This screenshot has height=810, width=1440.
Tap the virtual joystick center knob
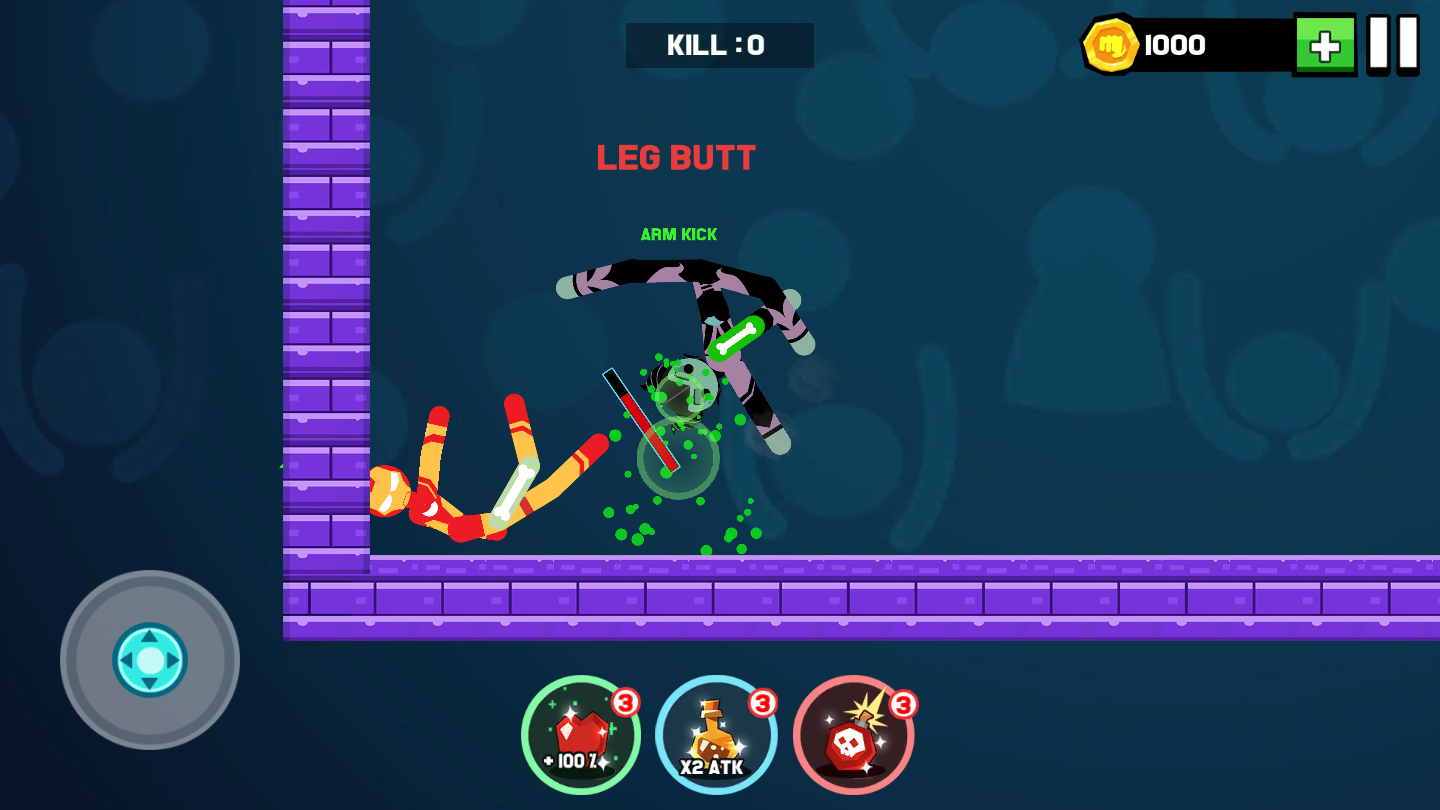pyautogui.click(x=150, y=660)
